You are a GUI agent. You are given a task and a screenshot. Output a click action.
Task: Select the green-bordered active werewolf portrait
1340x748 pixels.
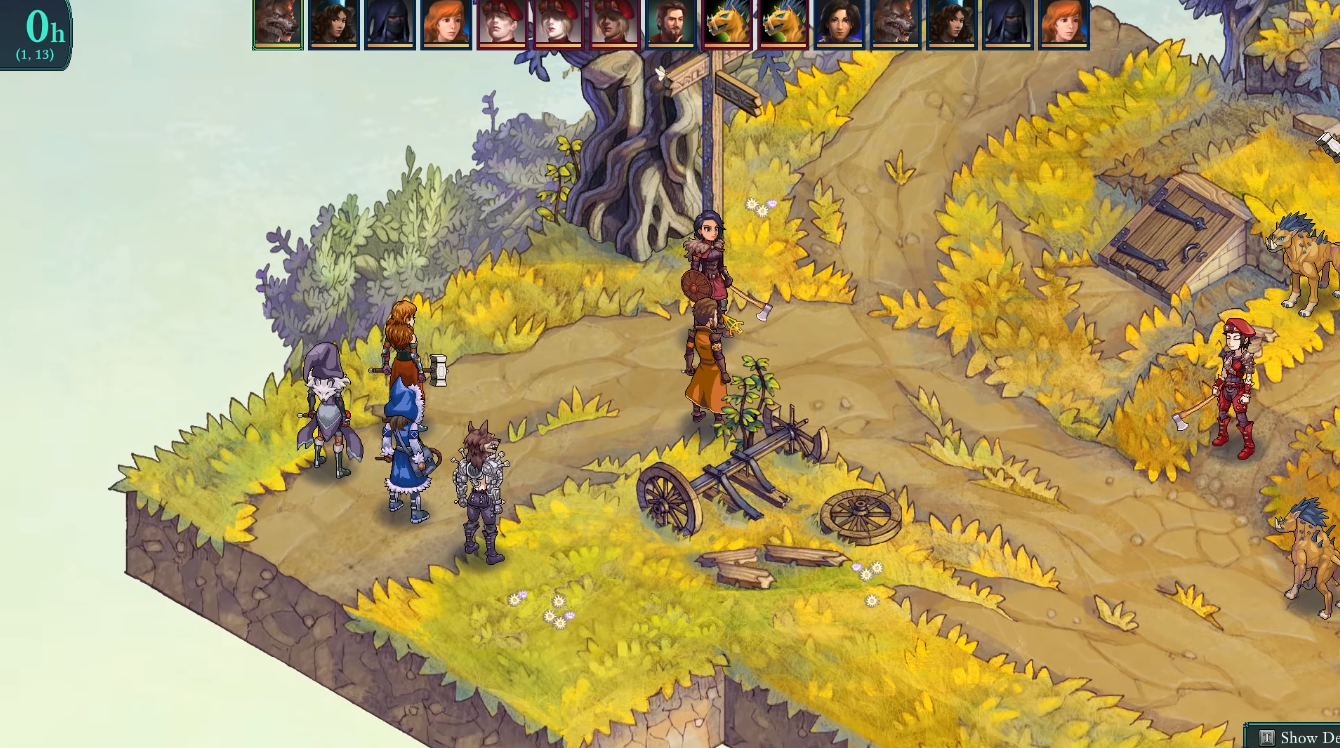(278, 23)
